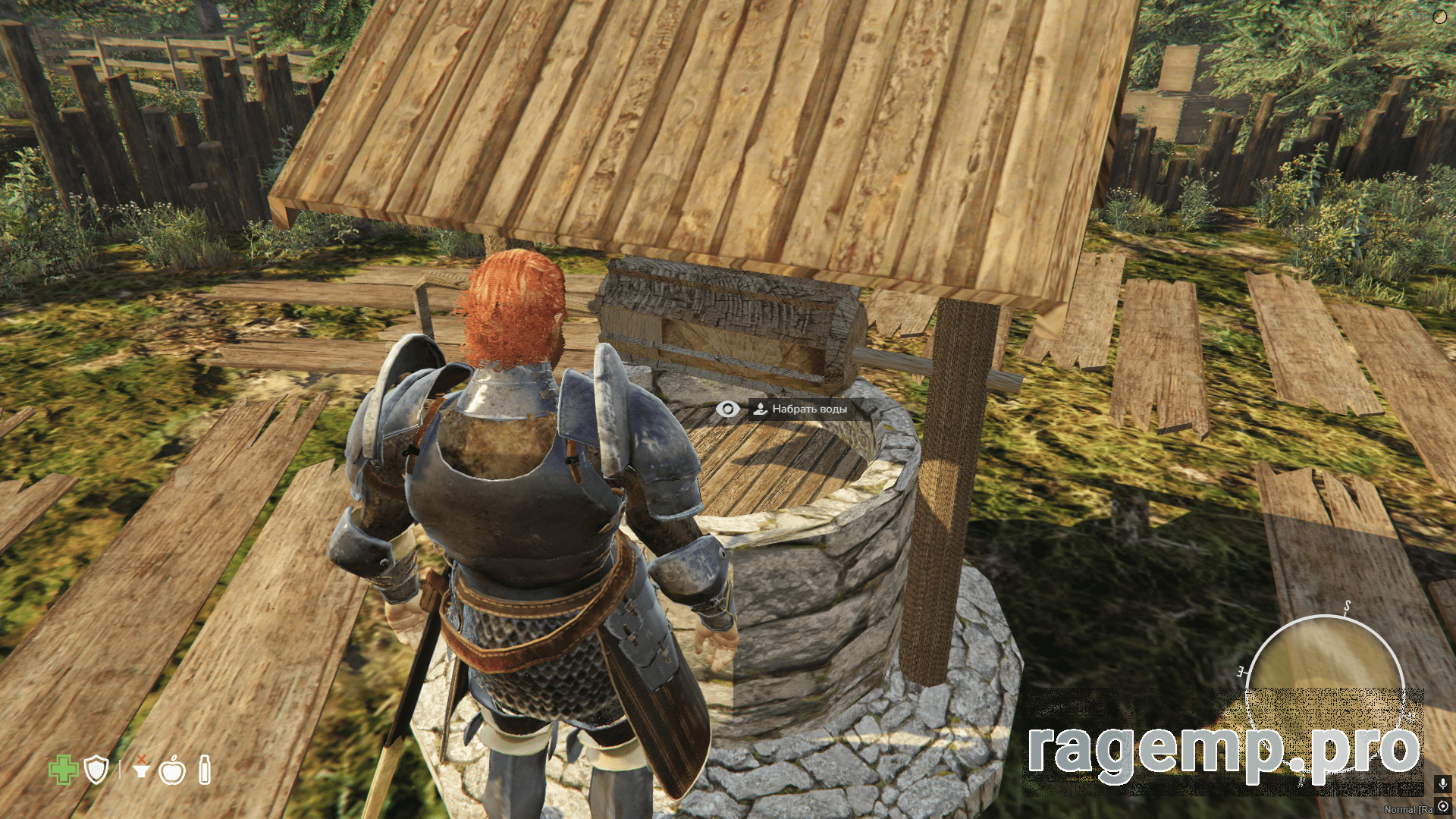1456x819 pixels.
Task: Click the armor shield status icon
Action: pos(97,770)
